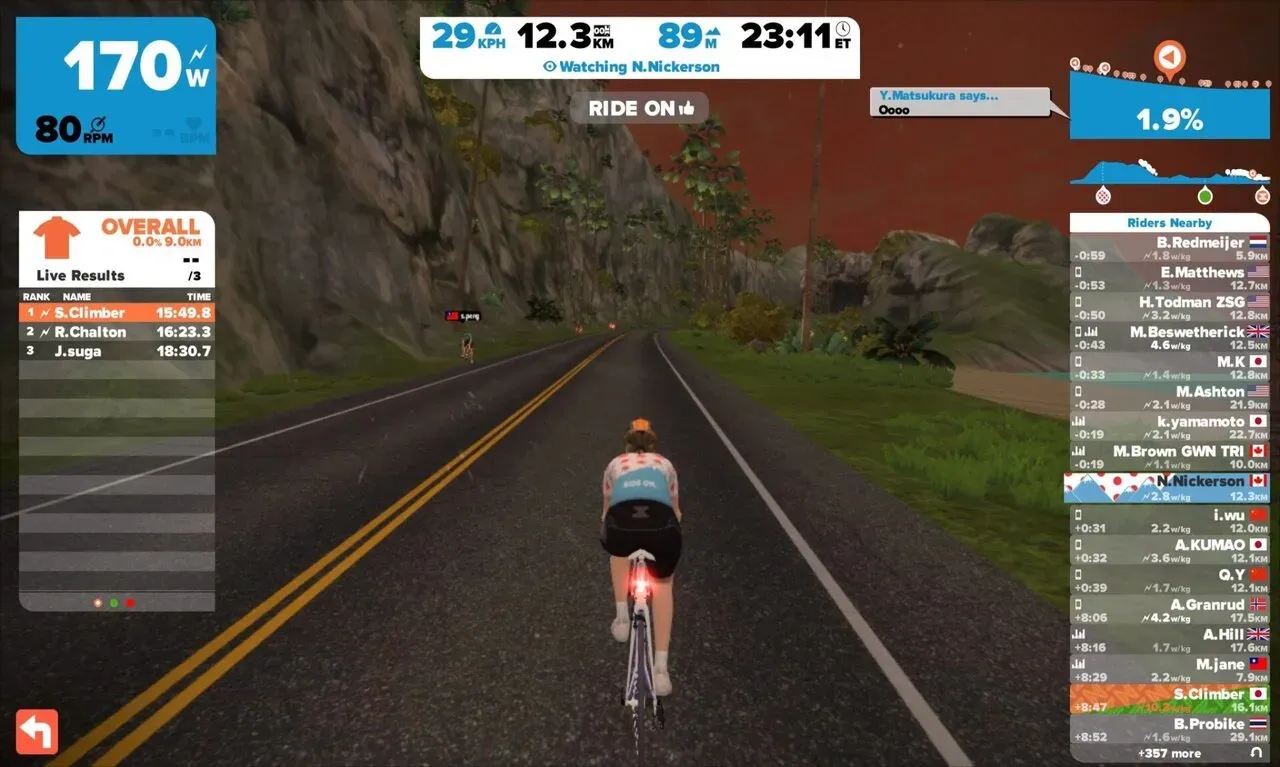Watch rider M.Beswetherick
This screenshot has height=767, width=1280.
point(1169,338)
